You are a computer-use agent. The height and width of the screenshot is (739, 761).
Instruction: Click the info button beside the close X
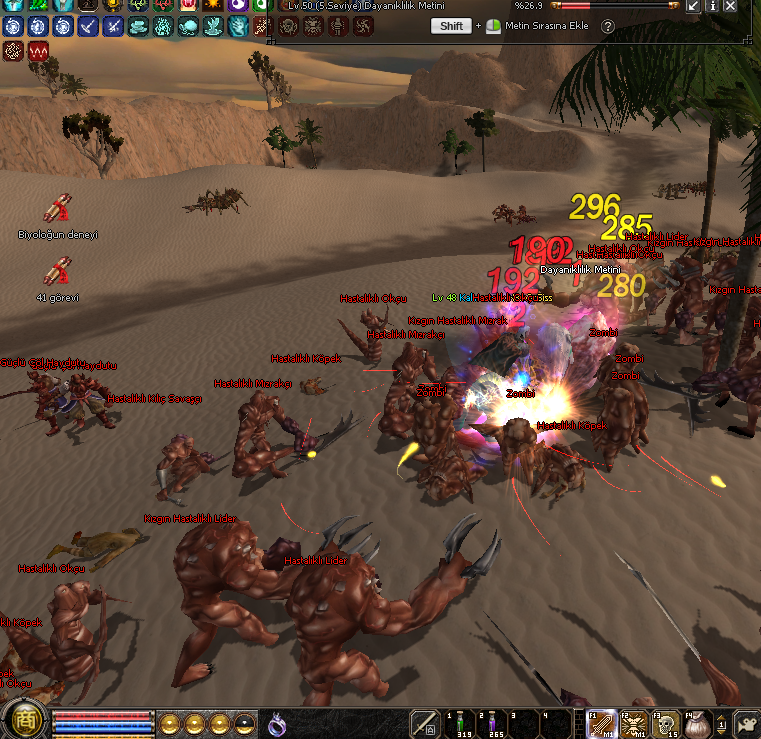pos(711,6)
